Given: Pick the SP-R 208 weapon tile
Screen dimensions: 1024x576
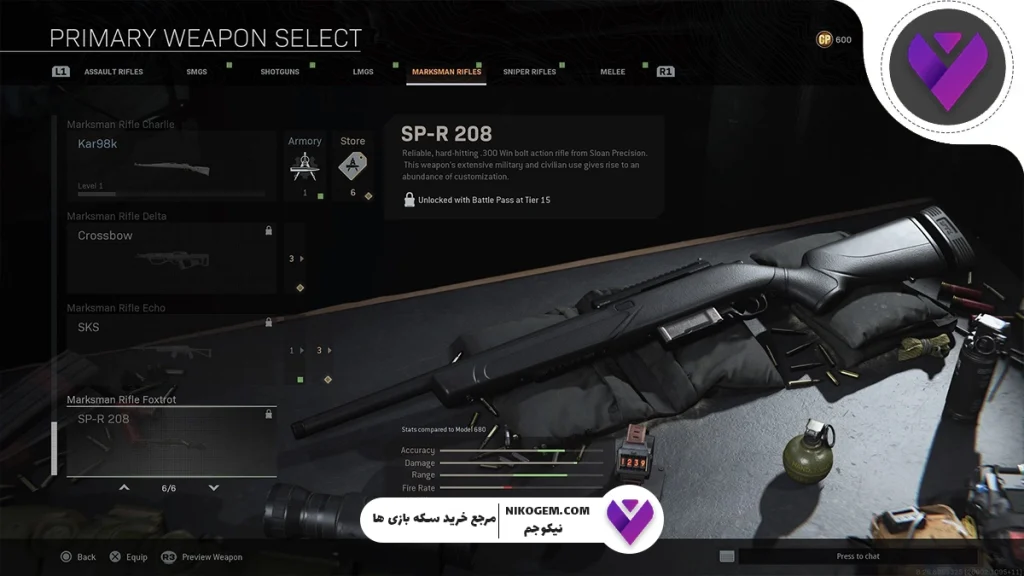Looking at the screenshot, I should 171,440.
